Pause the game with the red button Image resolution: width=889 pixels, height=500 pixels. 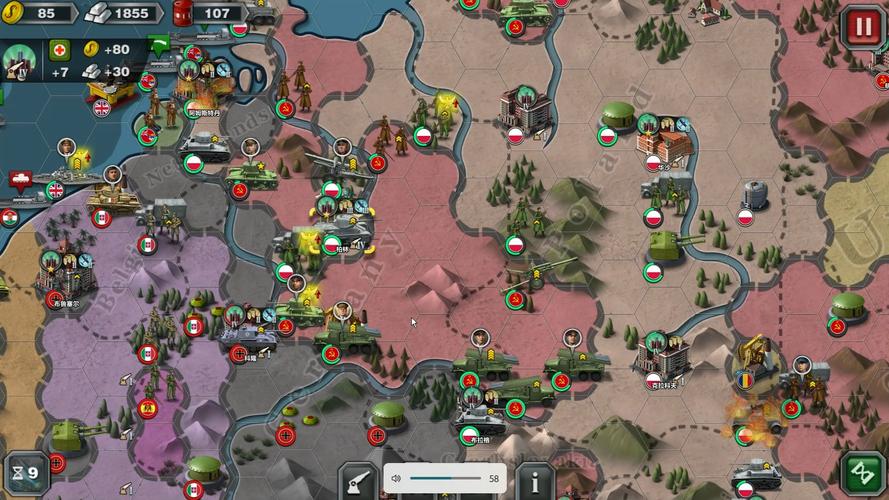point(860,25)
